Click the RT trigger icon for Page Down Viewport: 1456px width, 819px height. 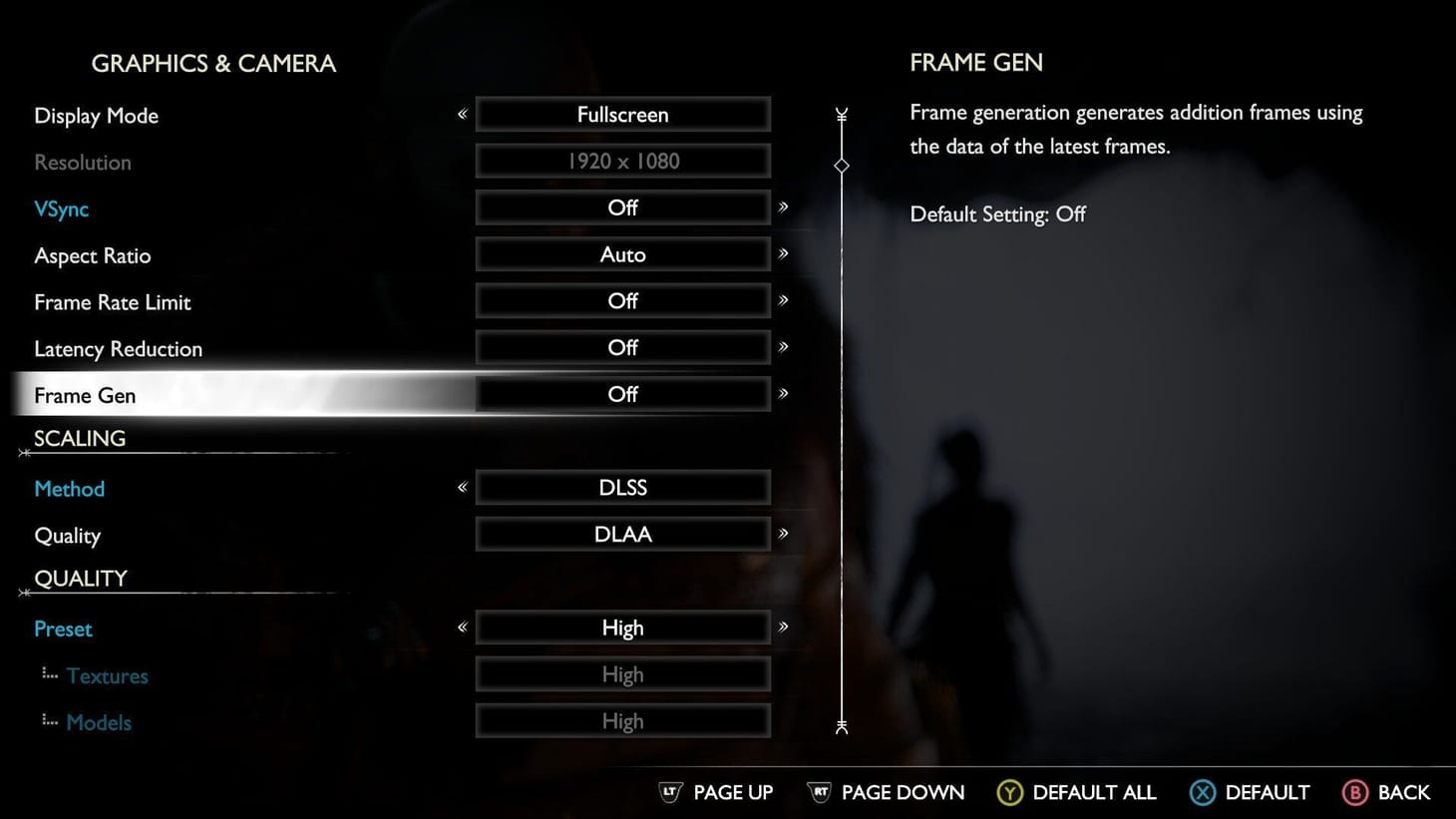820,792
